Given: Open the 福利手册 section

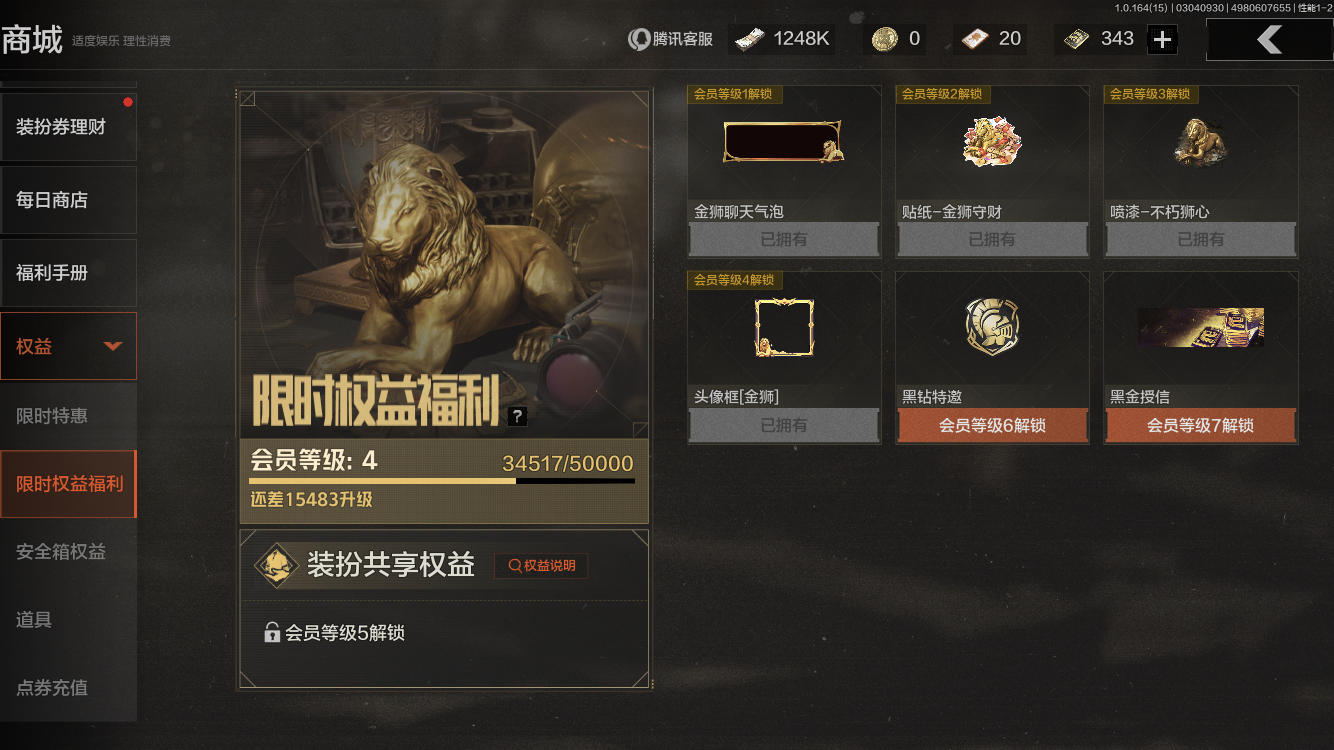Looking at the screenshot, I should pos(68,272).
